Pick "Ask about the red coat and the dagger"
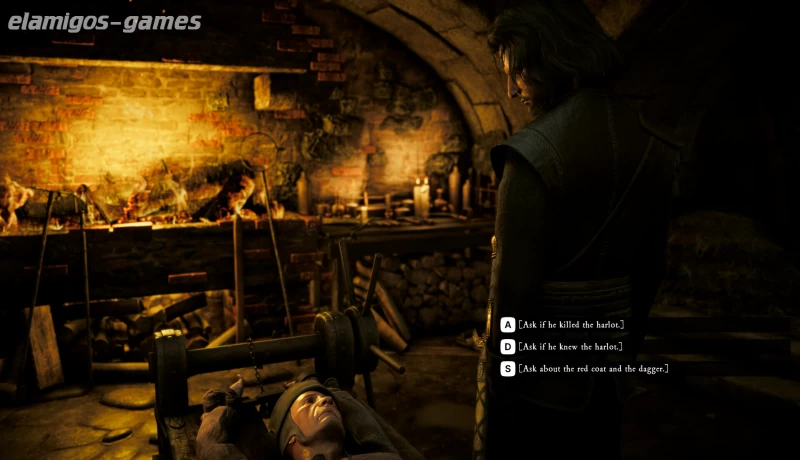The image size is (800, 460). [592, 369]
